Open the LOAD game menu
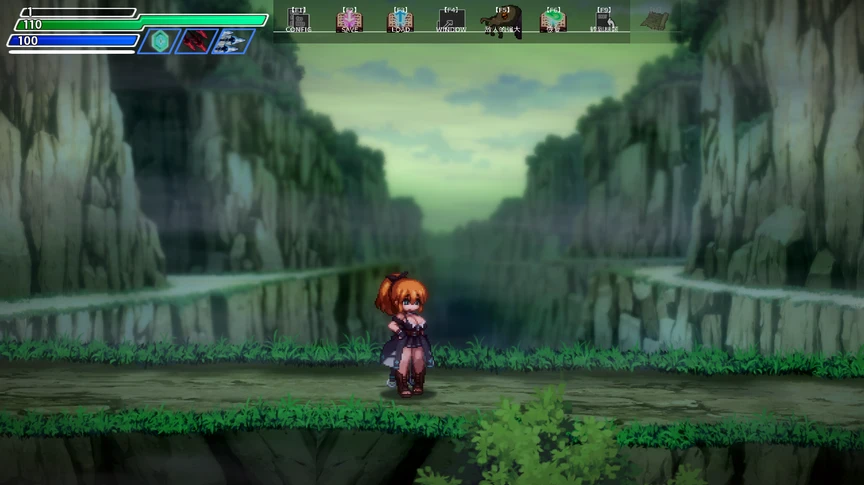Screen dimensions: 864x485 400,20
